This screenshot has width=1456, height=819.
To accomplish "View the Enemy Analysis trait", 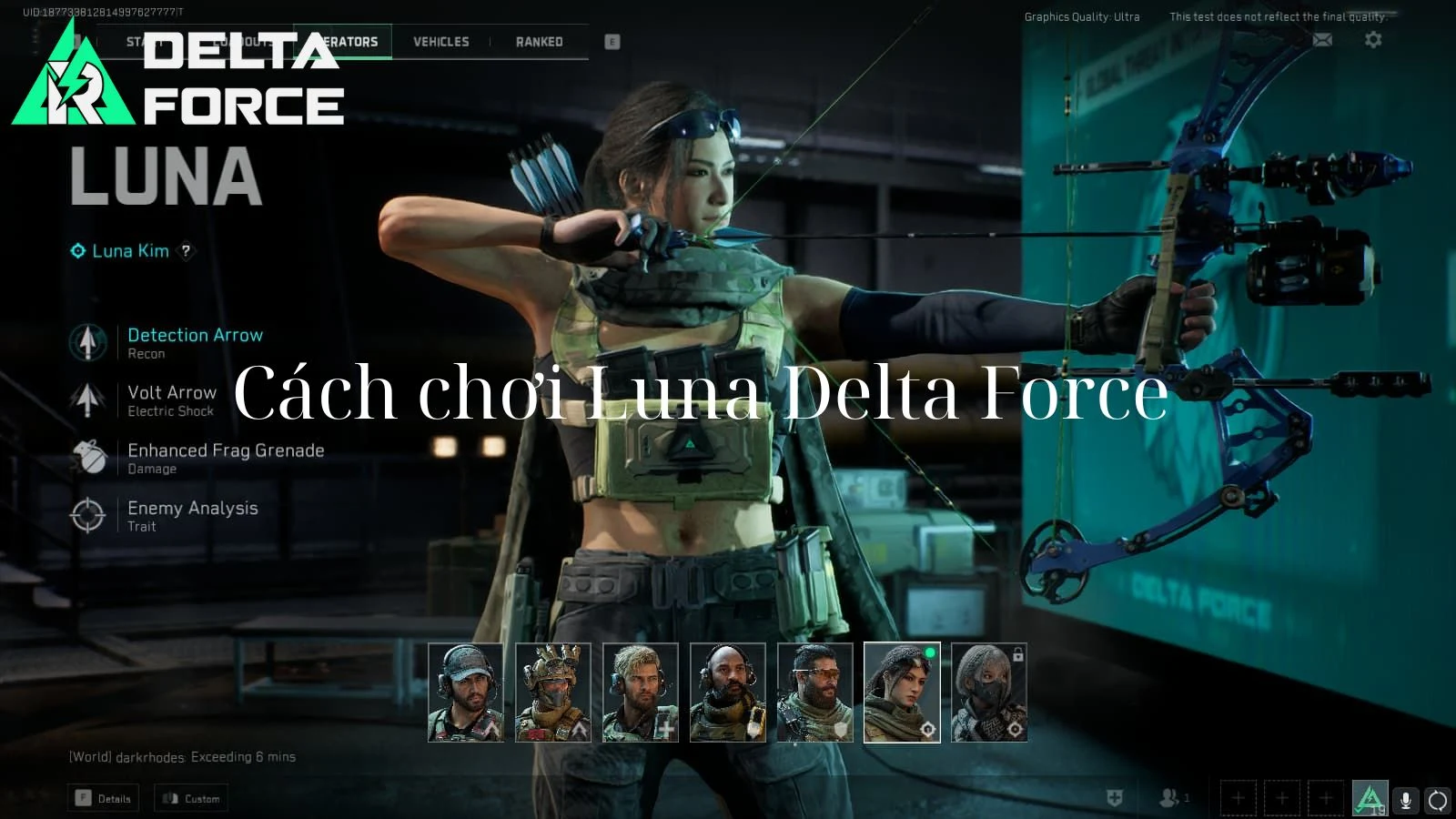I will point(192,509).
